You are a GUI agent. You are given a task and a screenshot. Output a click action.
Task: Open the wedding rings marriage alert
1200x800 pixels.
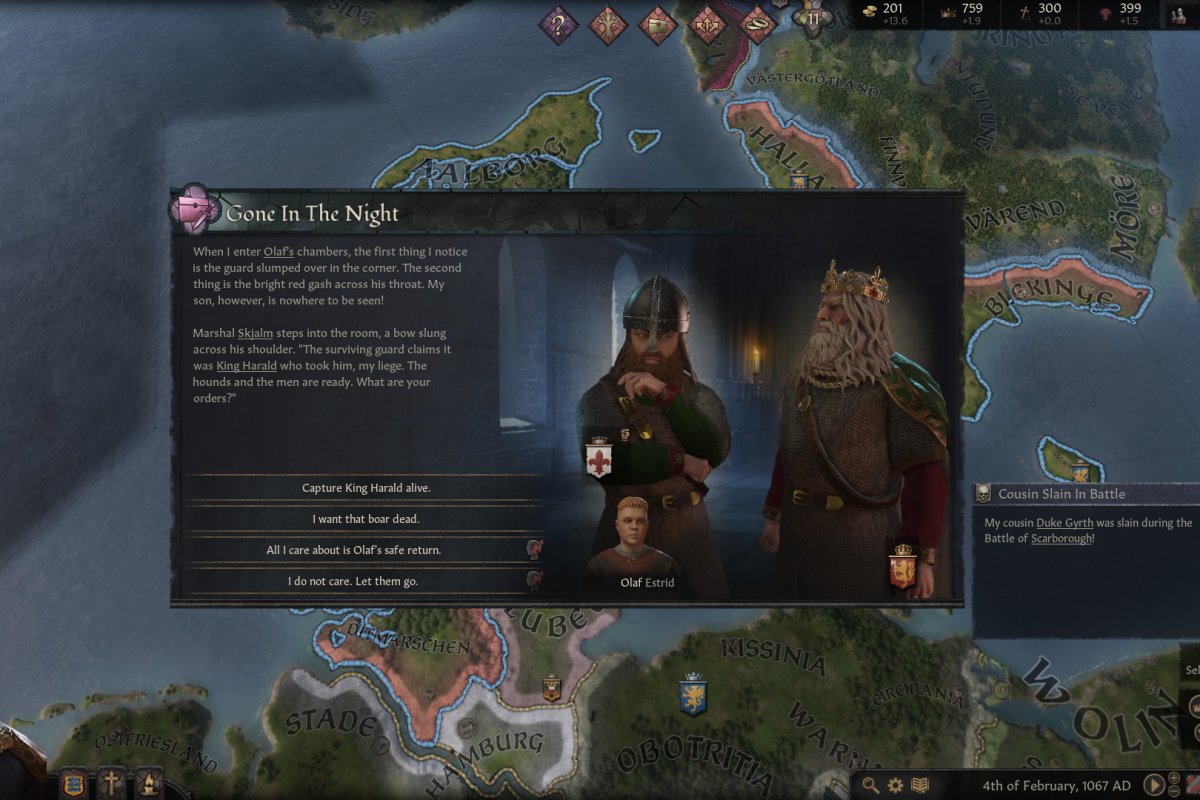757,22
